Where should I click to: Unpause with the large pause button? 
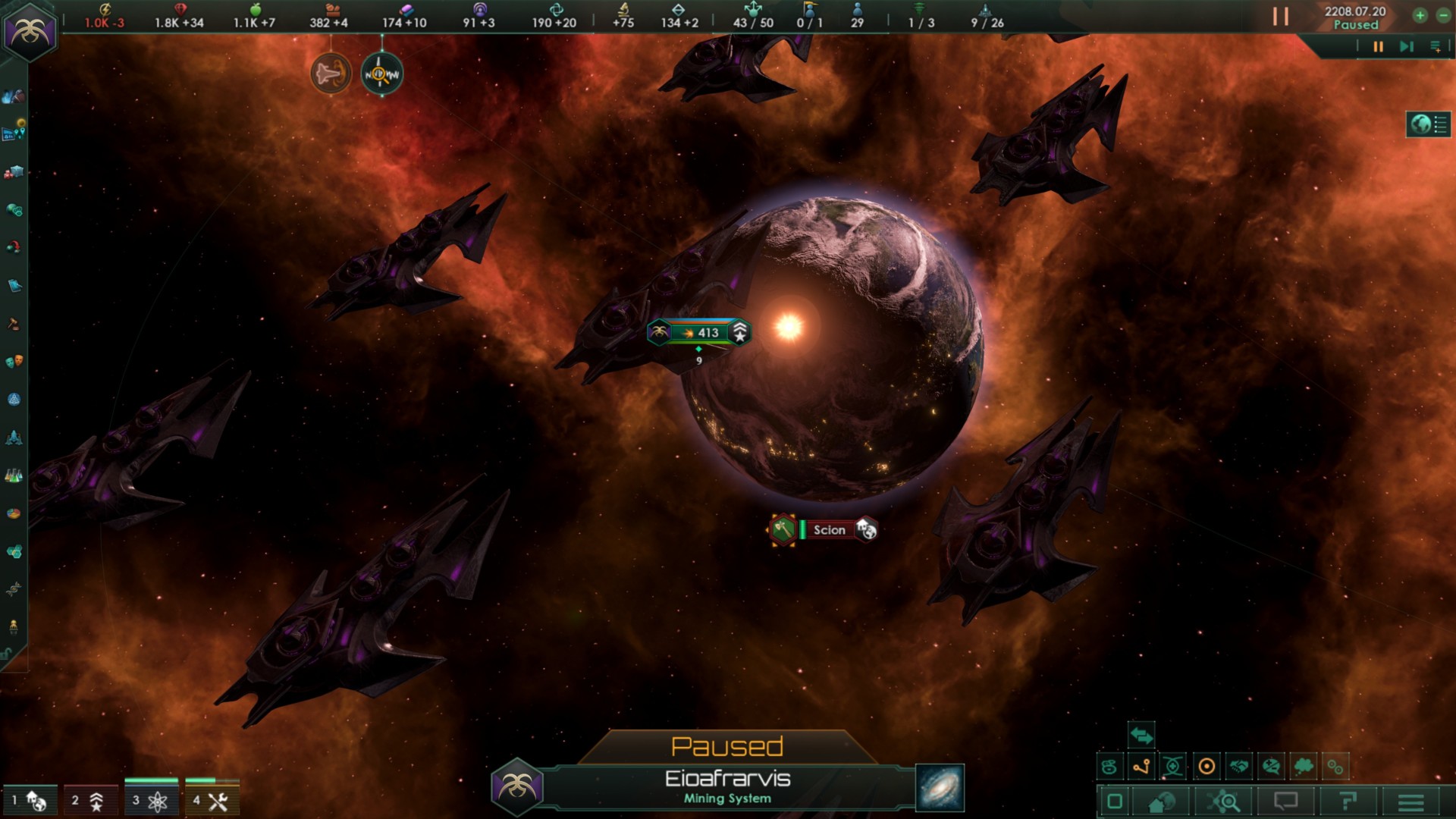[1280, 17]
